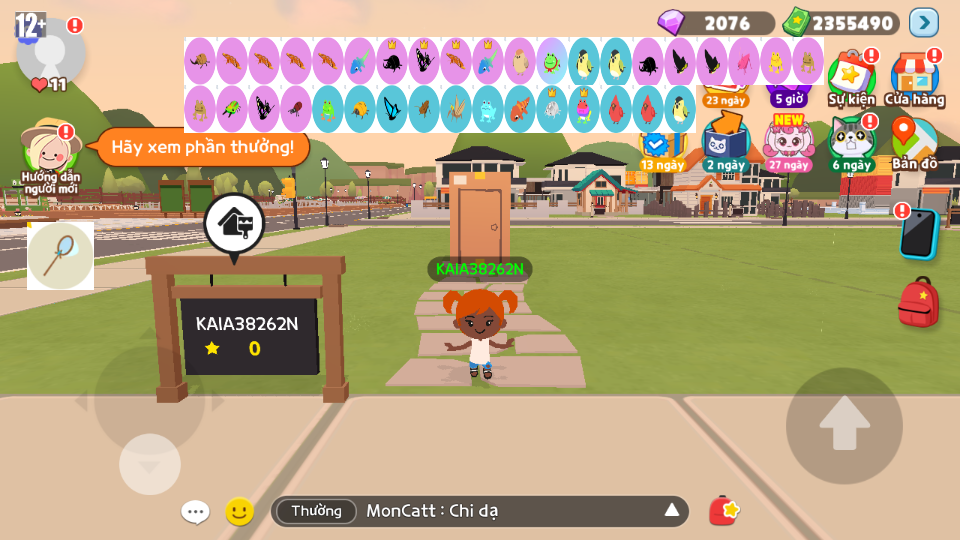Open the house decoration paint-roller icon
The image size is (960, 540).
coord(234,223)
